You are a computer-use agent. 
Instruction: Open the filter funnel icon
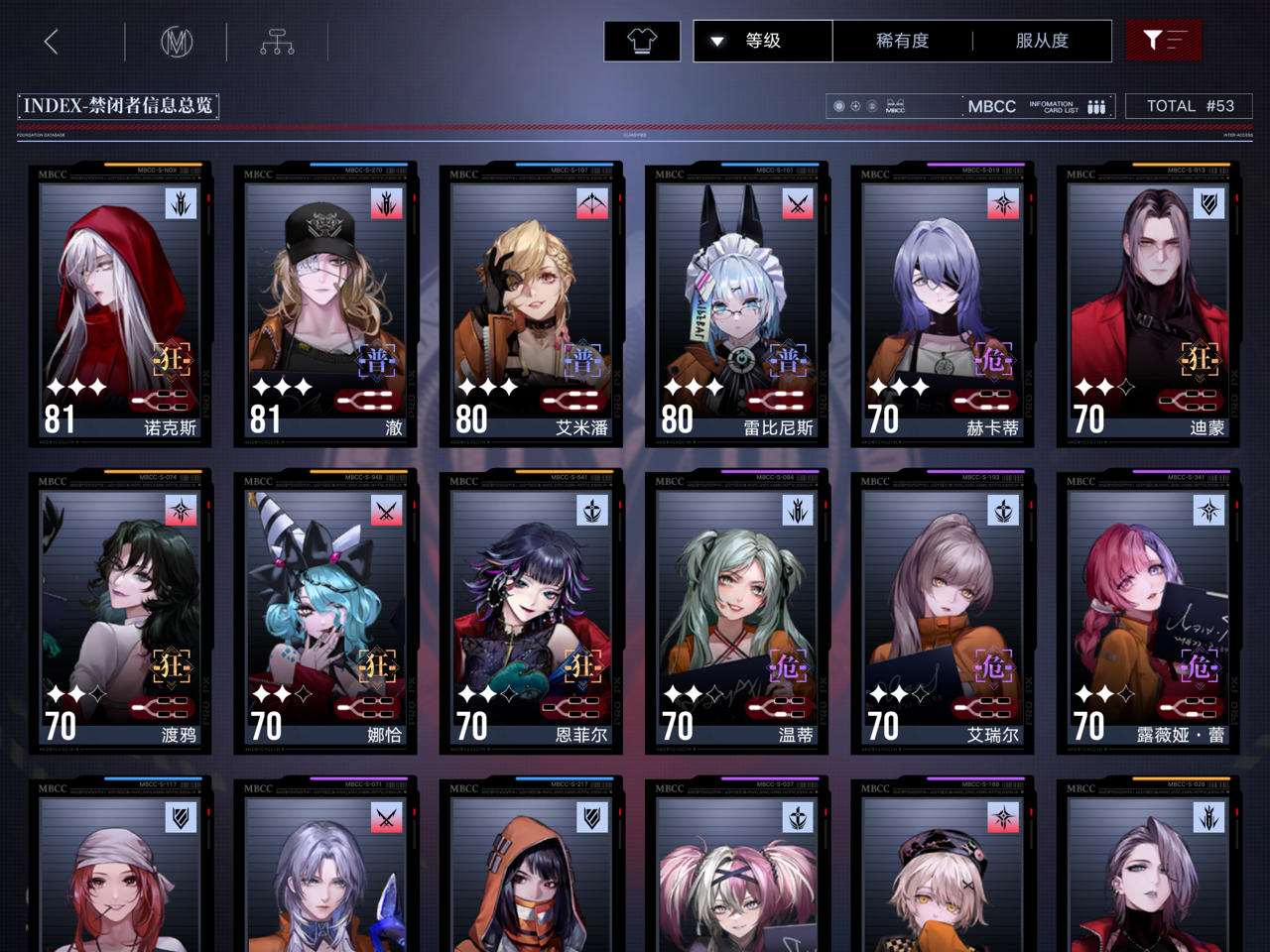pyautogui.click(x=1162, y=41)
